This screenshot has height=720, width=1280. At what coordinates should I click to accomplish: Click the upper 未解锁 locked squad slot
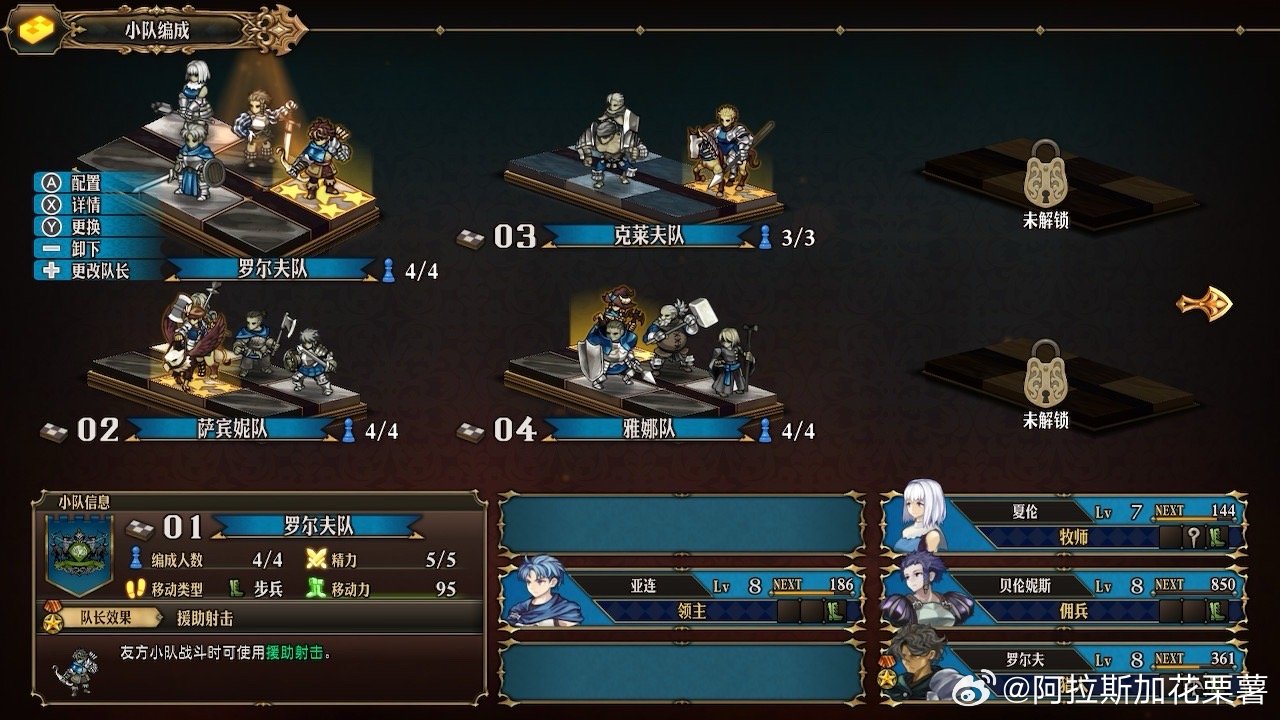tap(1045, 187)
